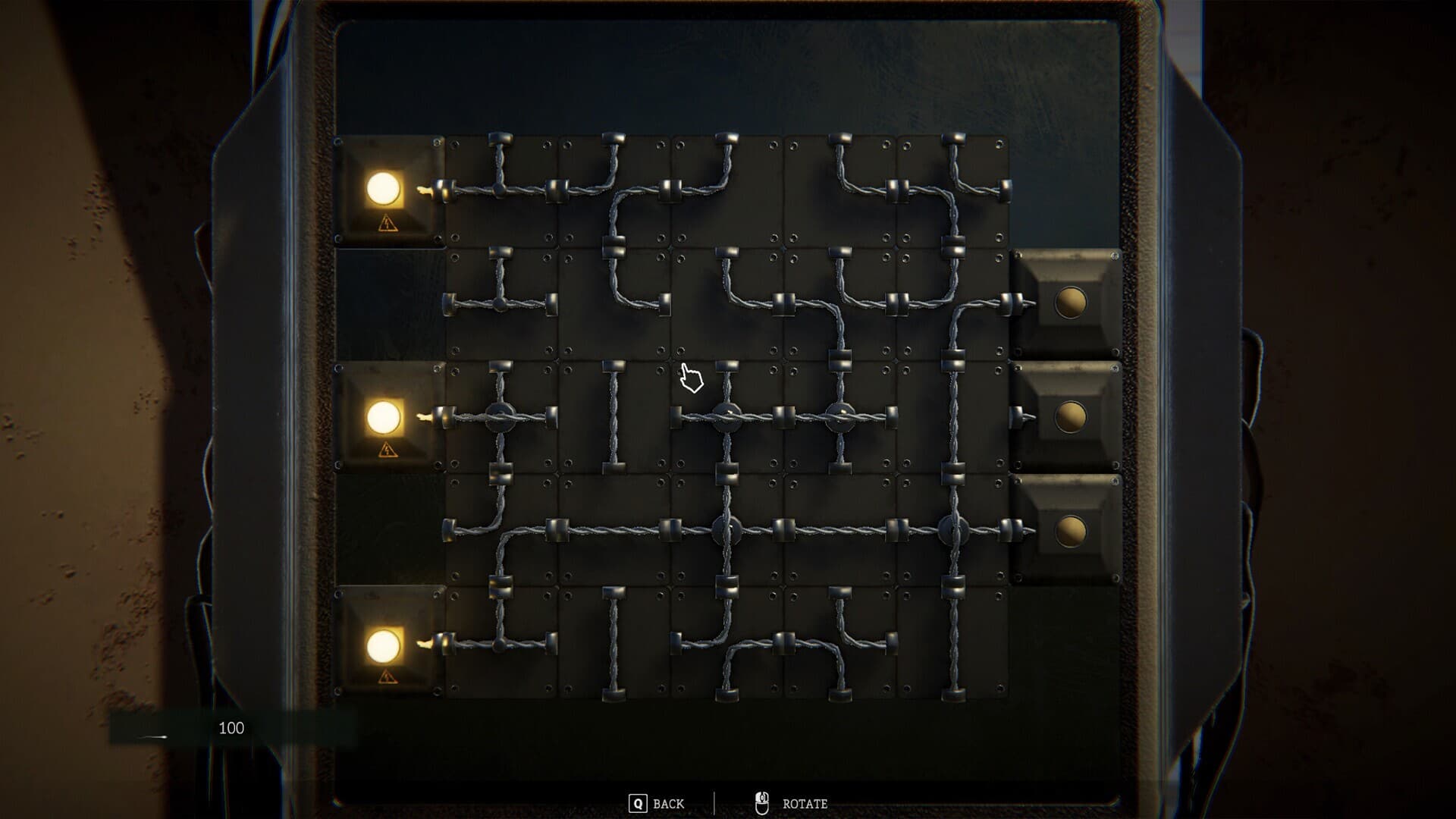Click the top-right output socket
1456x819 pixels.
(x=1069, y=303)
